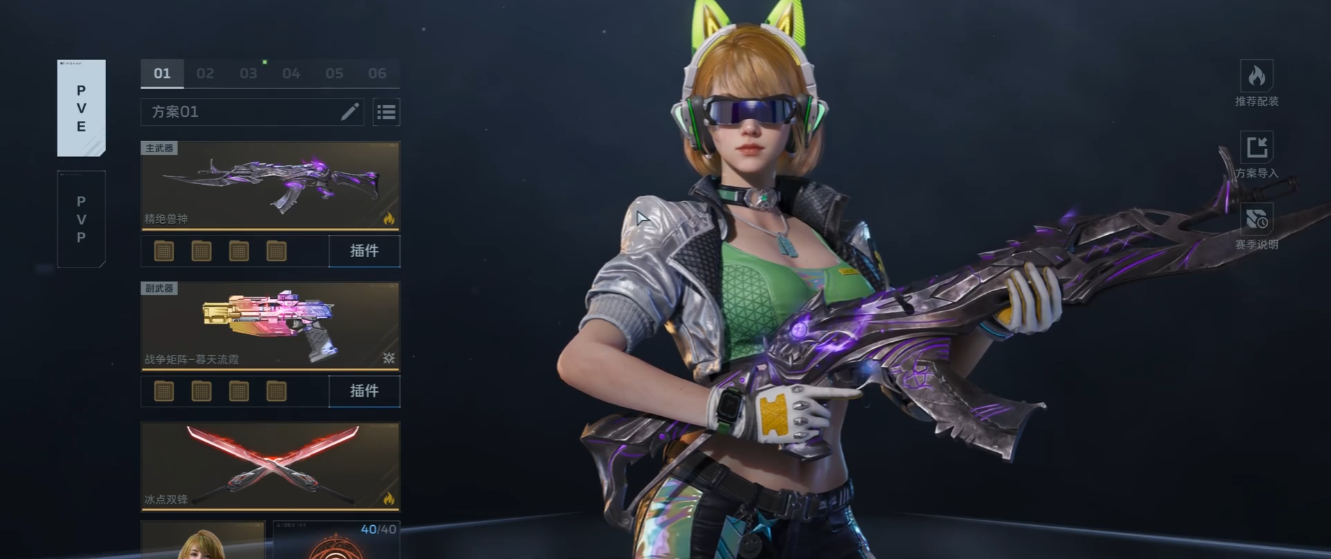Switch to loadout tab 04
The width and height of the screenshot is (1331, 559).
[291, 73]
